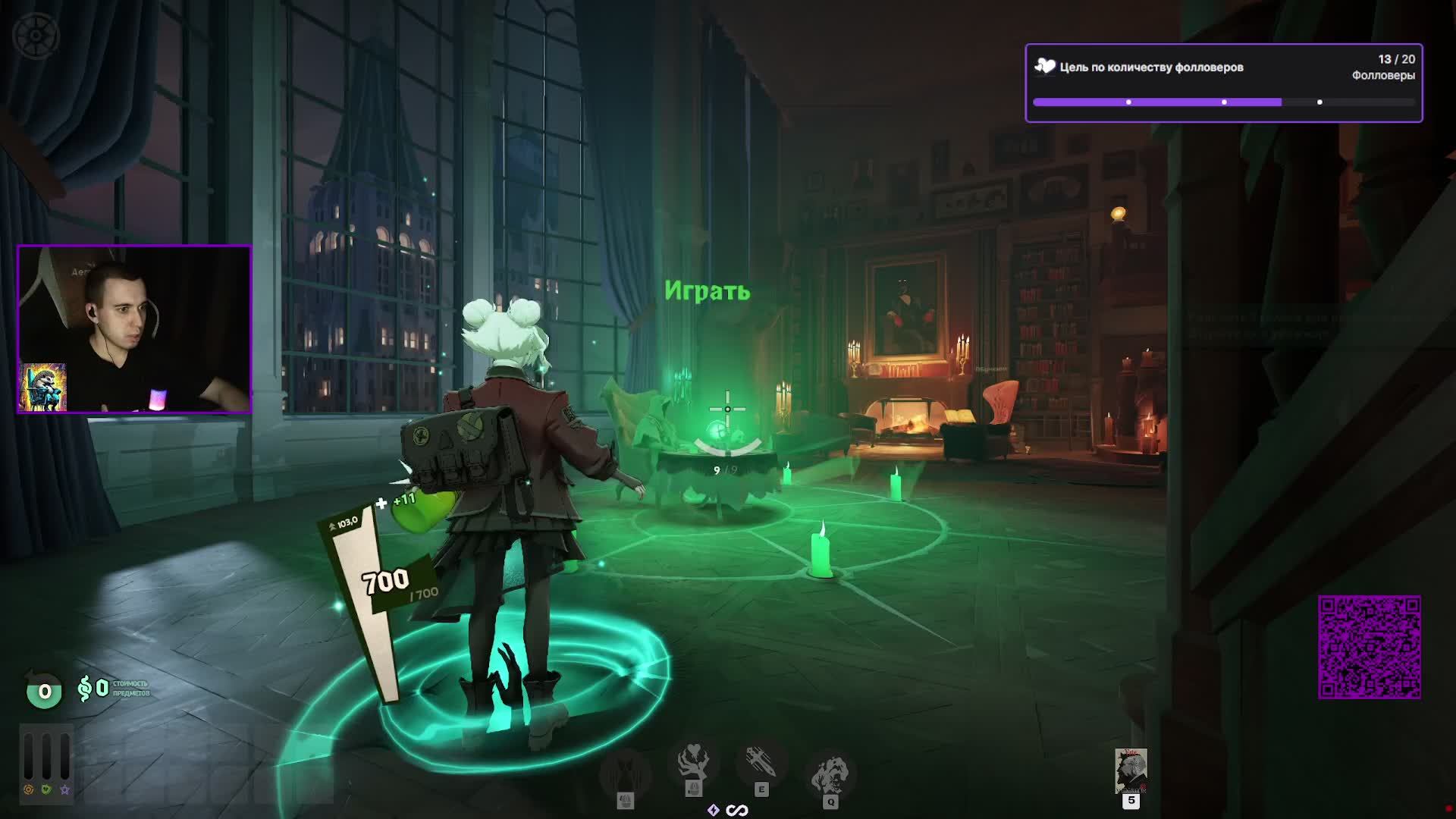Click the purple spirit stat icon
Screen dimensions: 1456x819
click(64, 789)
